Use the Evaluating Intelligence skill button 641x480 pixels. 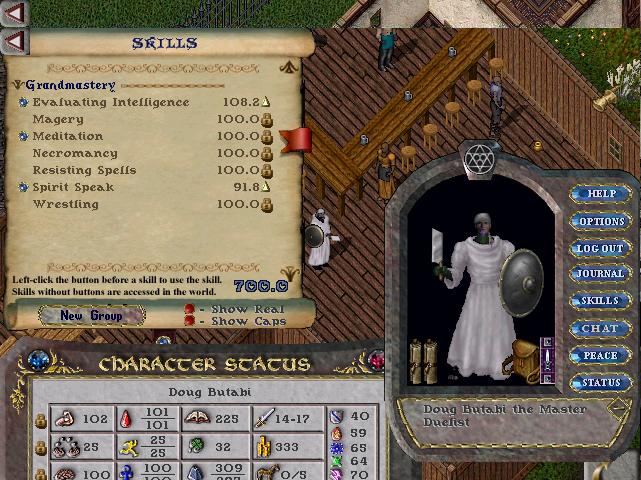(24, 103)
